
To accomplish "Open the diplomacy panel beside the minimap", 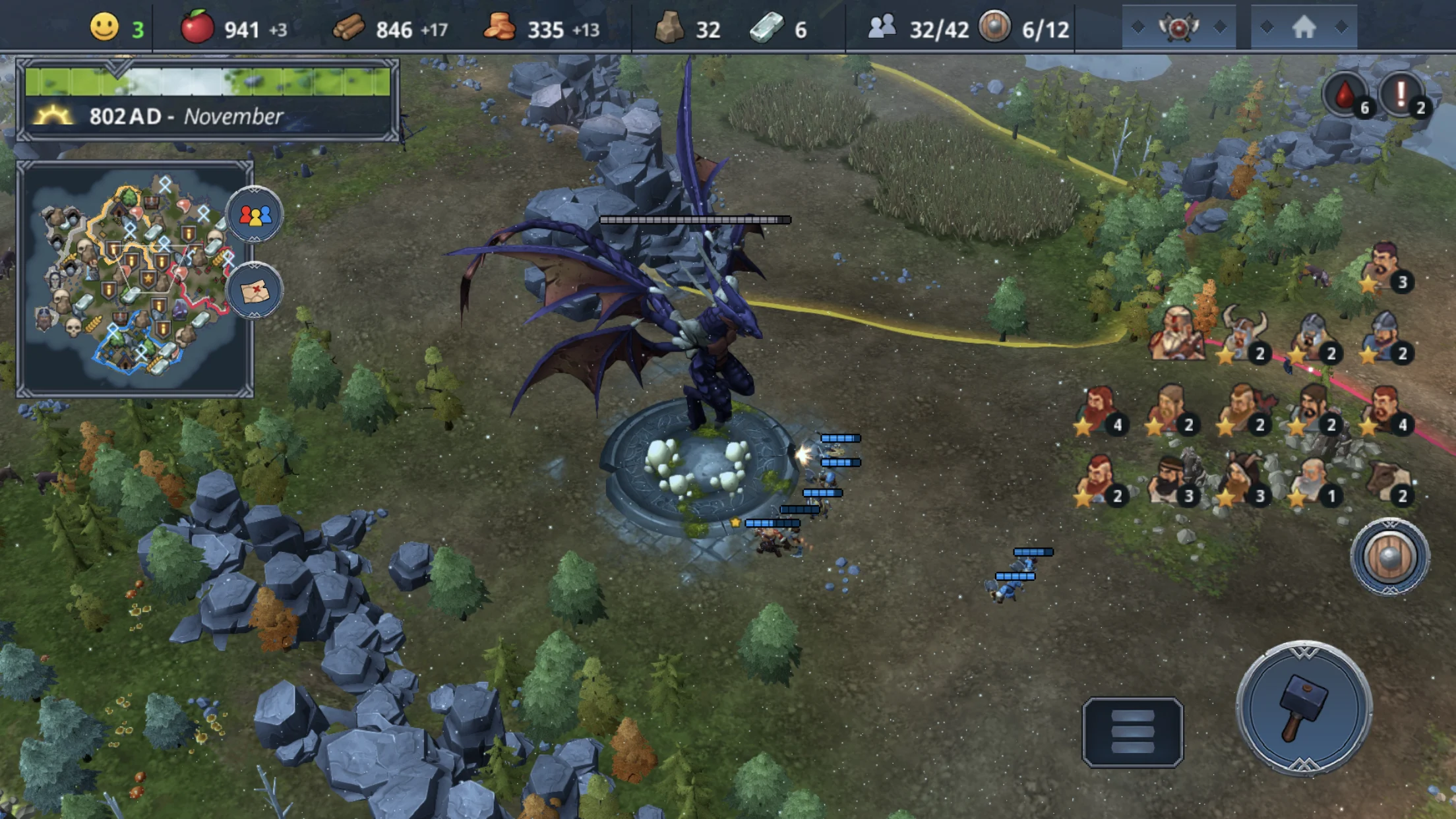I will (254, 216).
